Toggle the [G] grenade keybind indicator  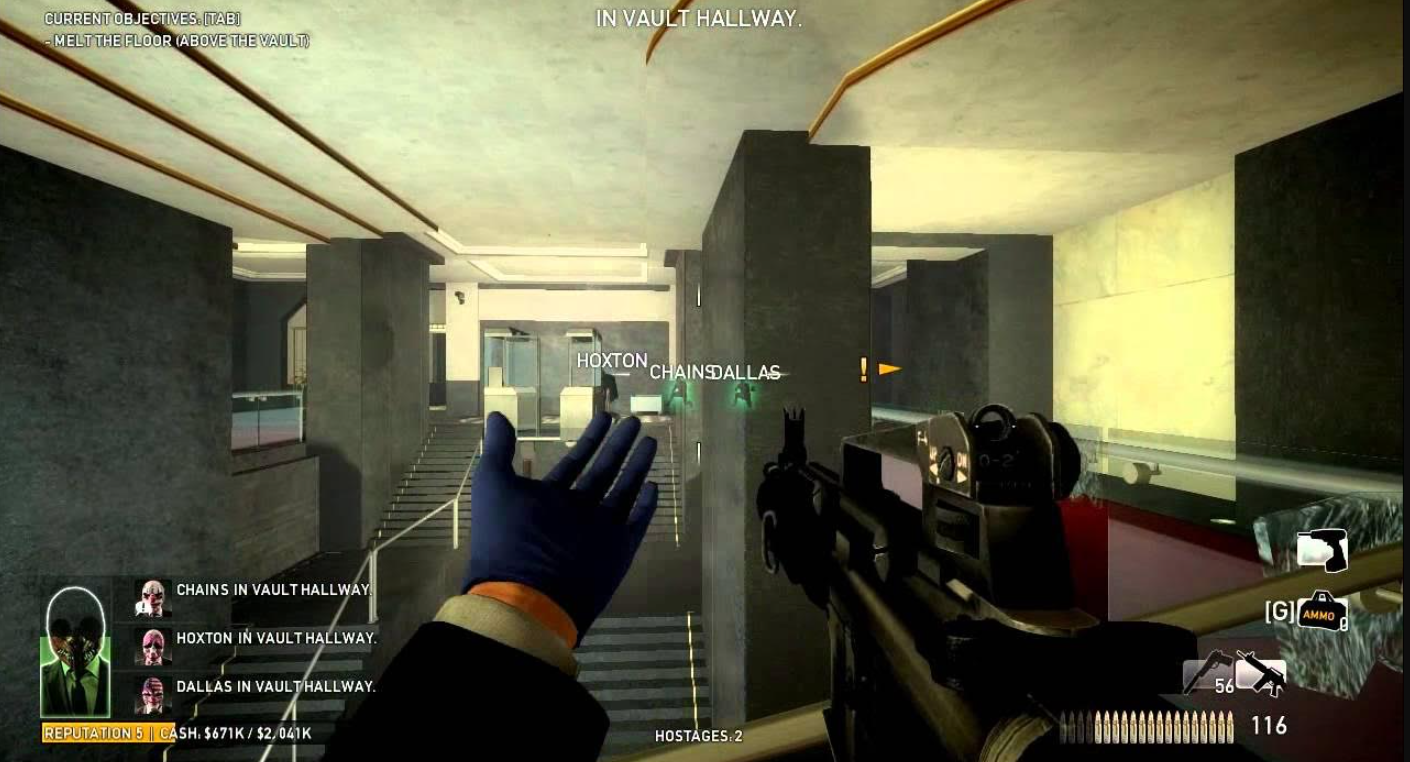[x=1279, y=612]
